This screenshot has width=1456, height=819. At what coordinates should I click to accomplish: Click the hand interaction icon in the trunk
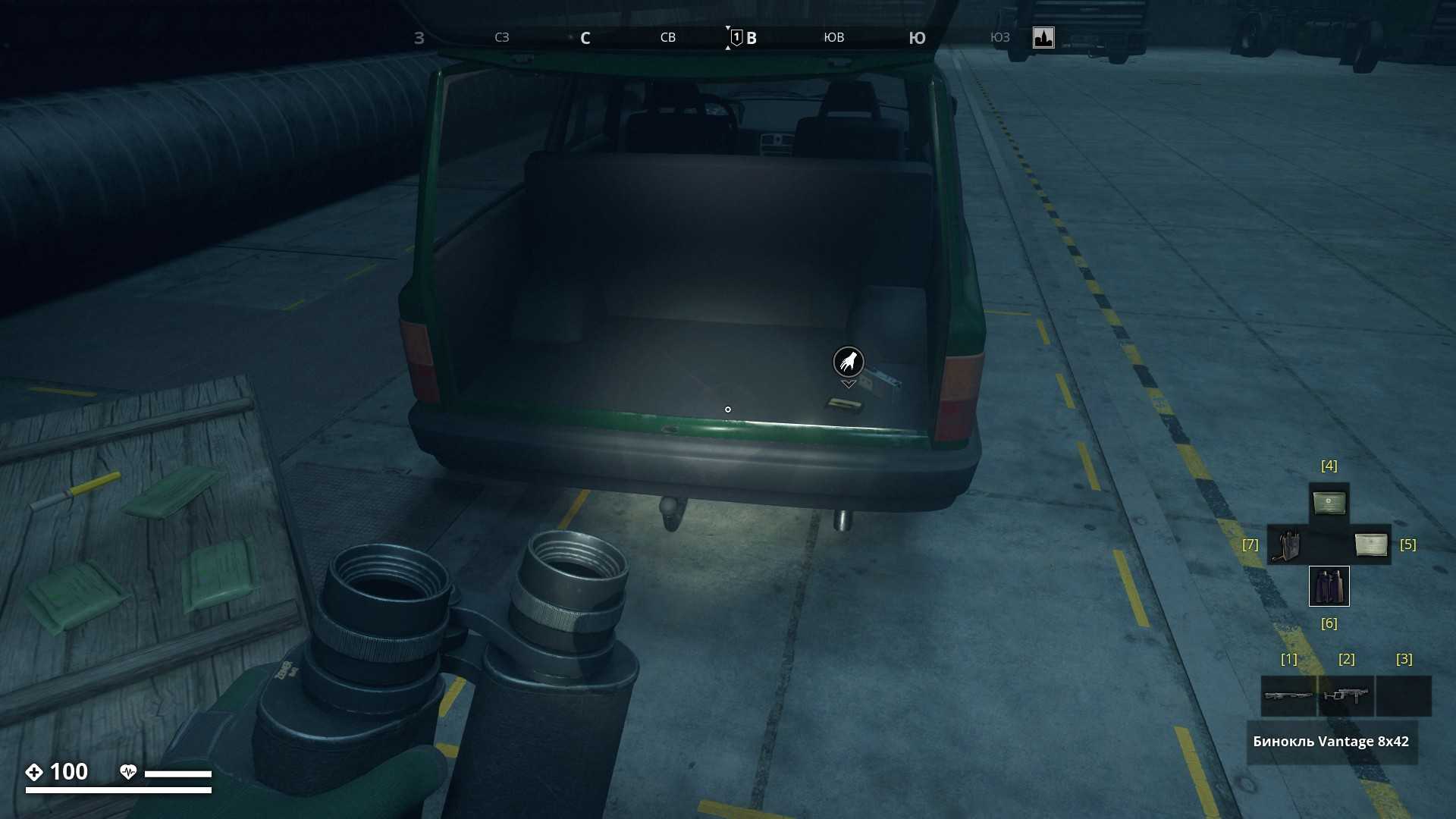click(849, 362)
